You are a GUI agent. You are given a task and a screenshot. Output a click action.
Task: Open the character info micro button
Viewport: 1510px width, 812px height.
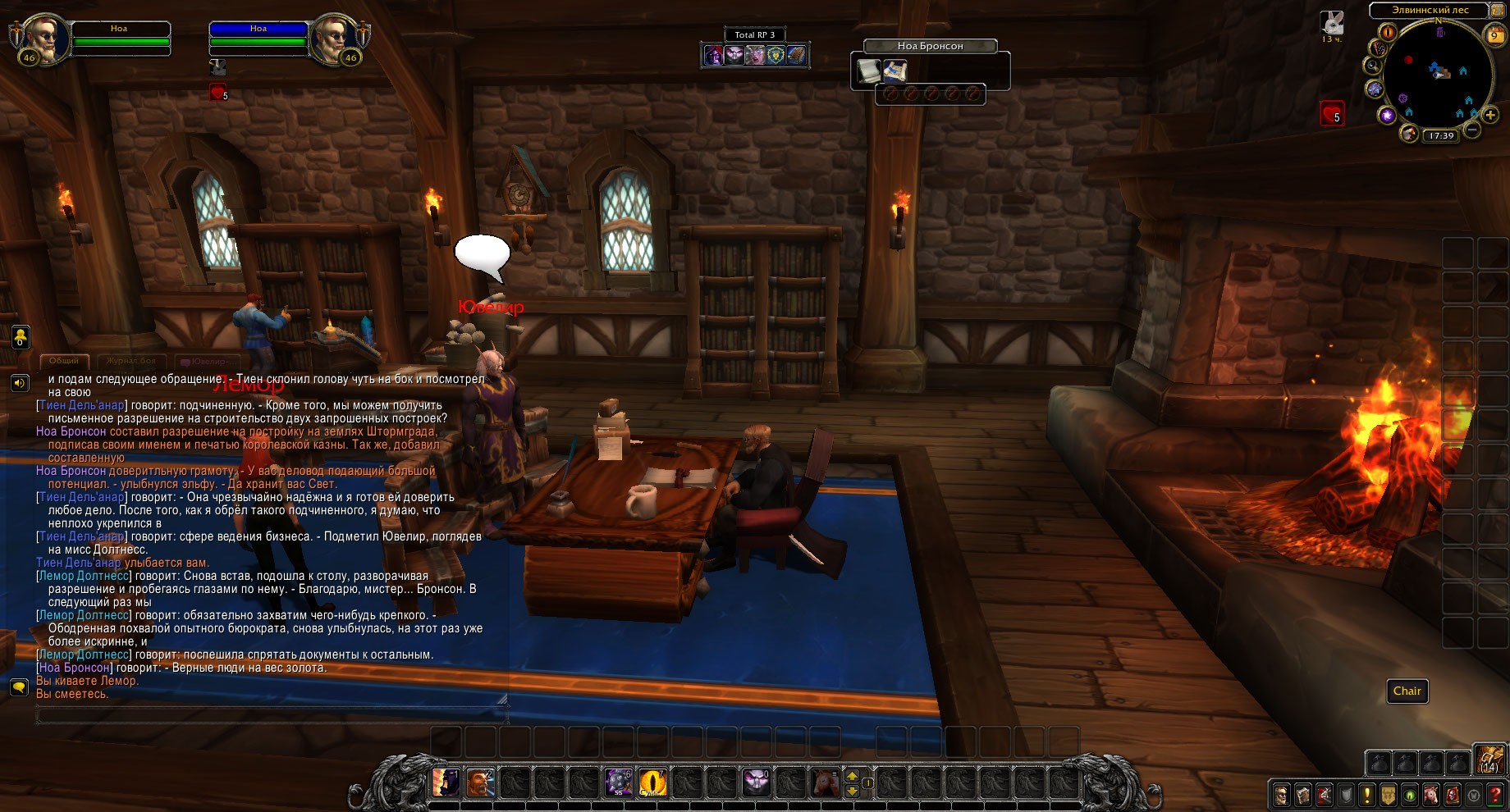click(1281, 795)
